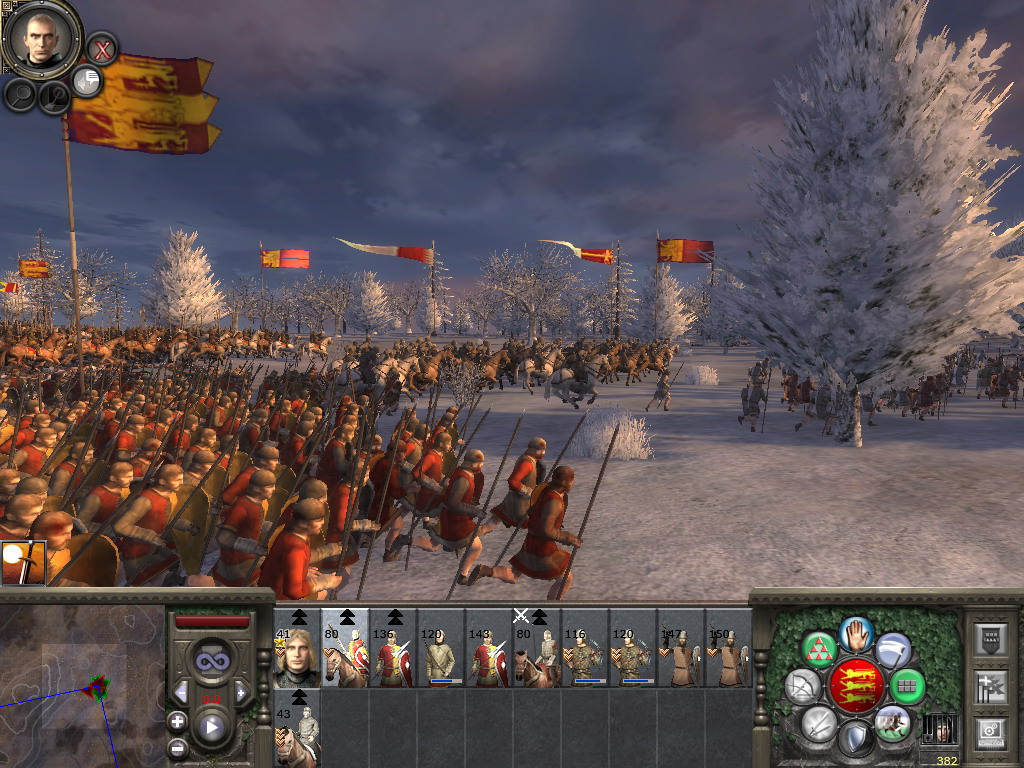Select the infantry unit card showing 136
Screen dimensions: 1024x768
(393, 650)
